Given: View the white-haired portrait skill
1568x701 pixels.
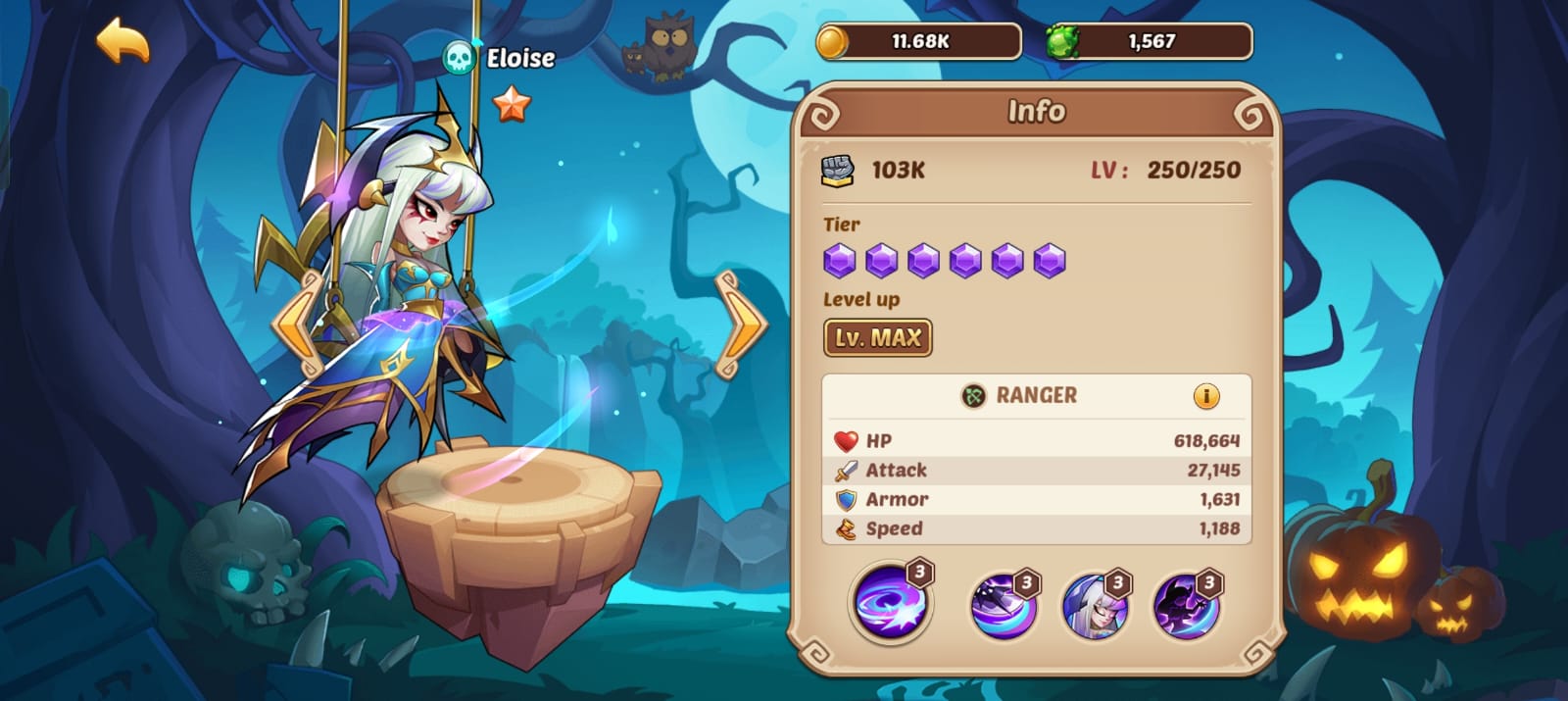Looking at the screenshot, I should click(x=1094, y=605).
